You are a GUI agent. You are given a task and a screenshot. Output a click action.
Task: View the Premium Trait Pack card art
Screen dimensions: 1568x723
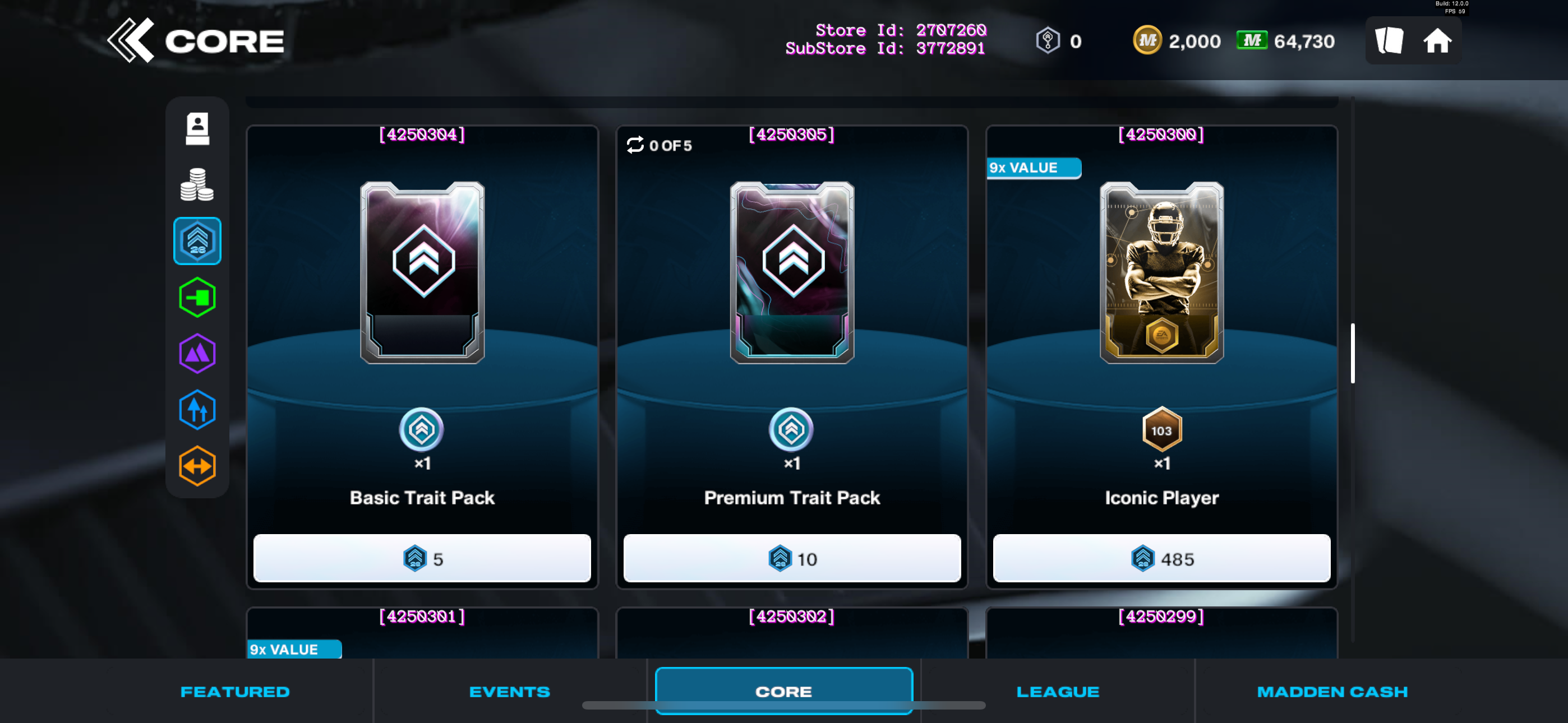pyautogui.click(x=792, y=272)
